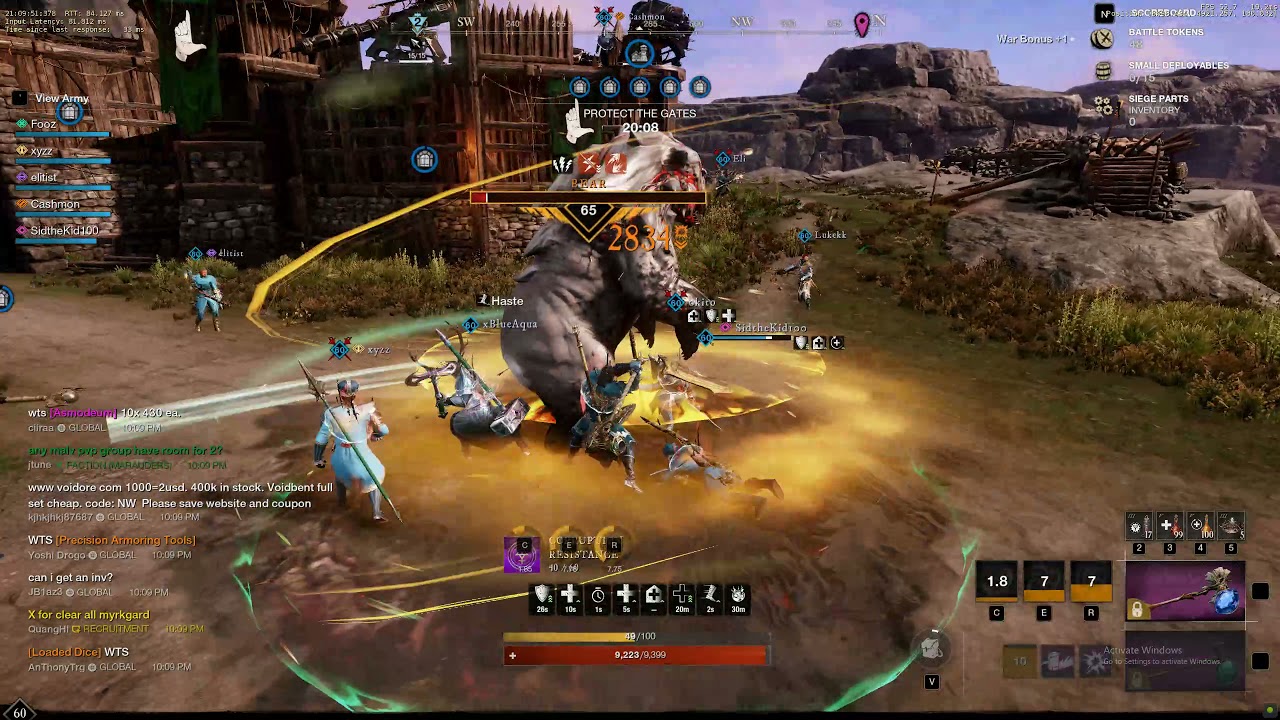Select group member Fooz

pos(43,124)
